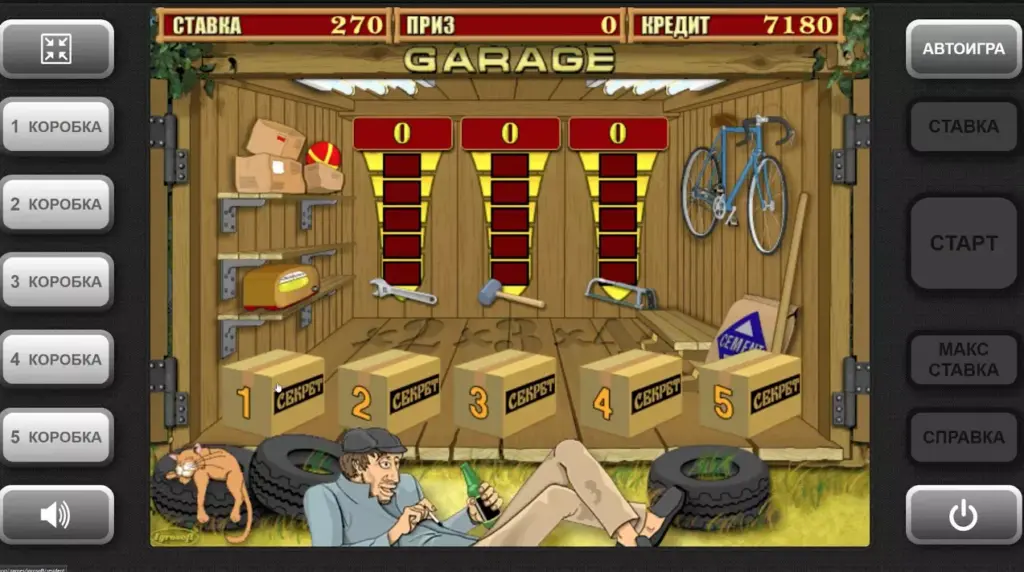Open secret box number 4
The height and width of the screenshot is (572, 1024).
click(630, 393)
